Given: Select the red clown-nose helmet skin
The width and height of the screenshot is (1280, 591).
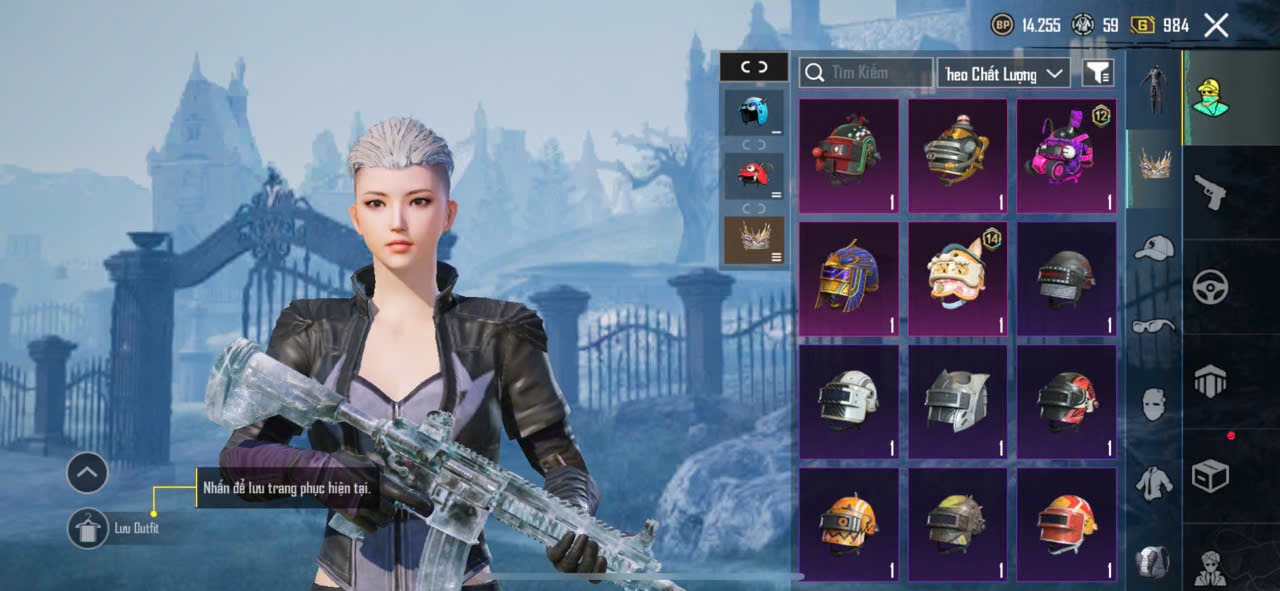Looking at the screenshot, I should point(848,156).
